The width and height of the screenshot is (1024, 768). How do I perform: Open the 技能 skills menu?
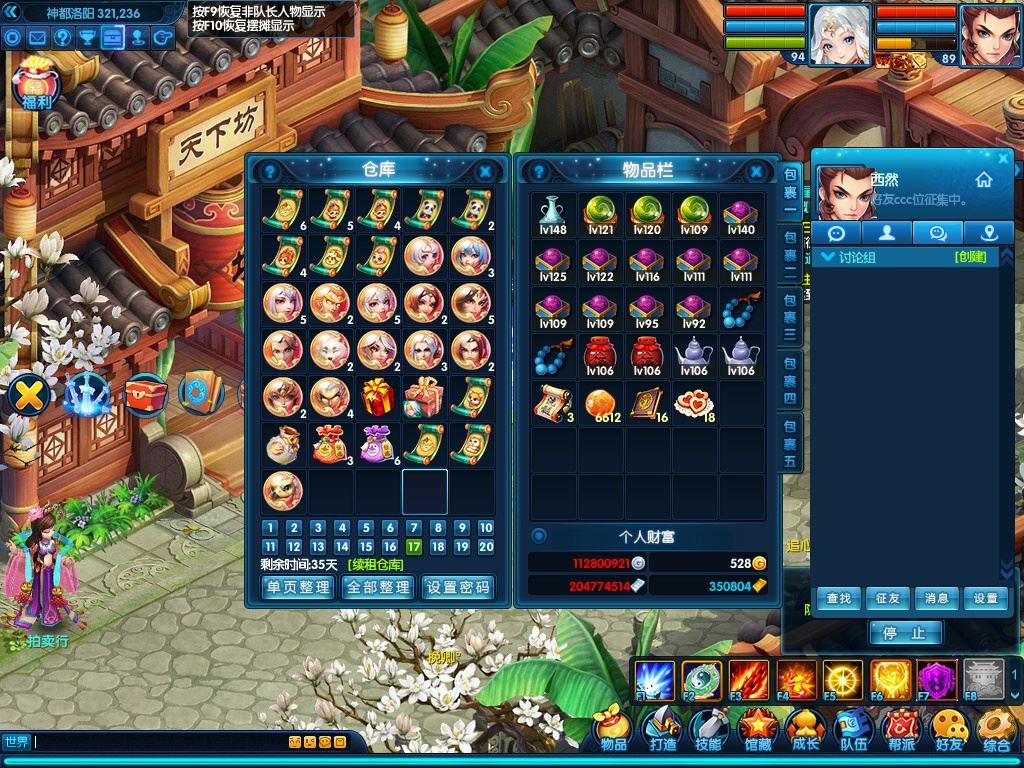[x=709, y=730]
